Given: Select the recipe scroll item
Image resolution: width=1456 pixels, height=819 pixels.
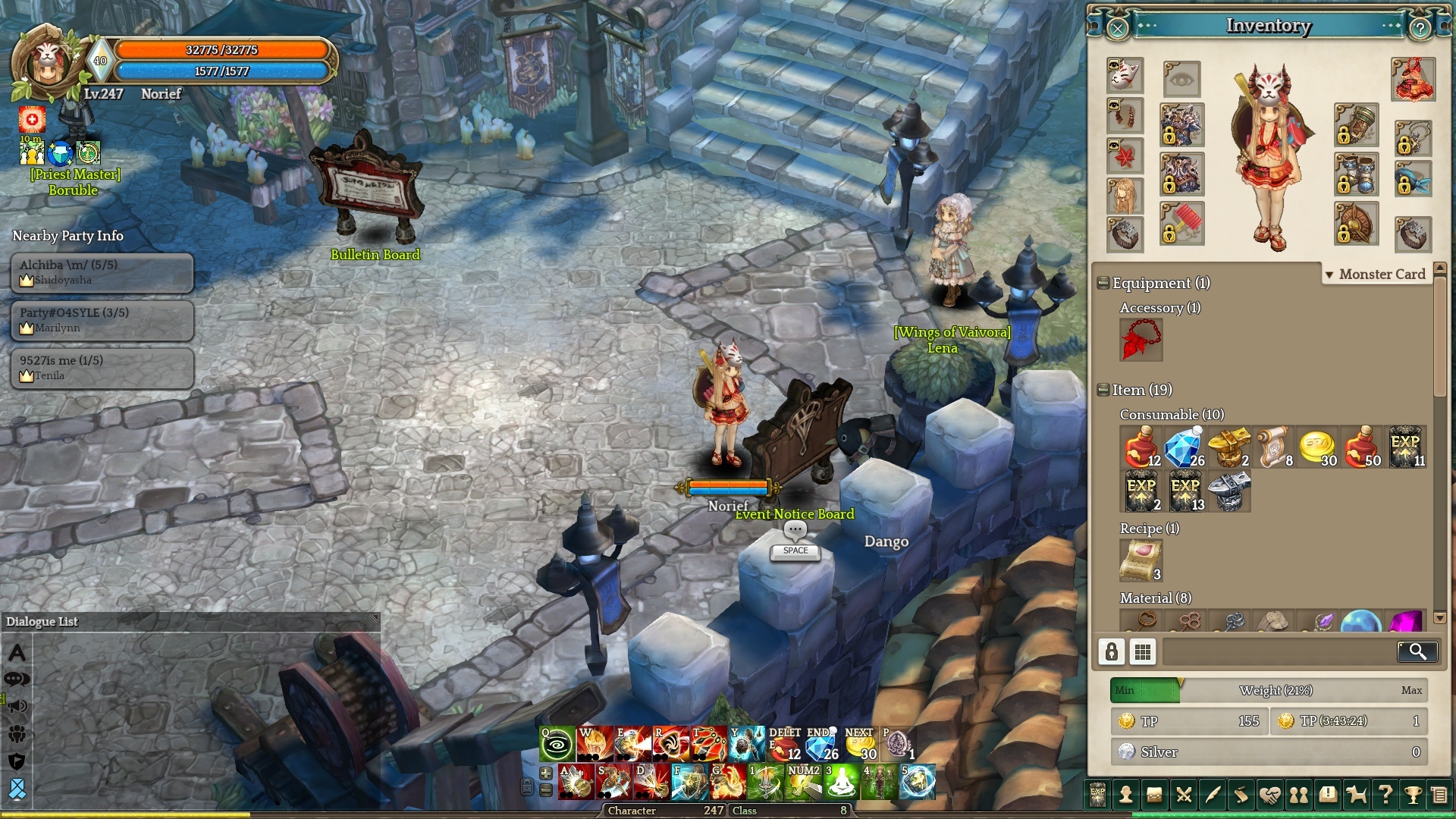Looking at the screenshot, I should point(1141,560).
